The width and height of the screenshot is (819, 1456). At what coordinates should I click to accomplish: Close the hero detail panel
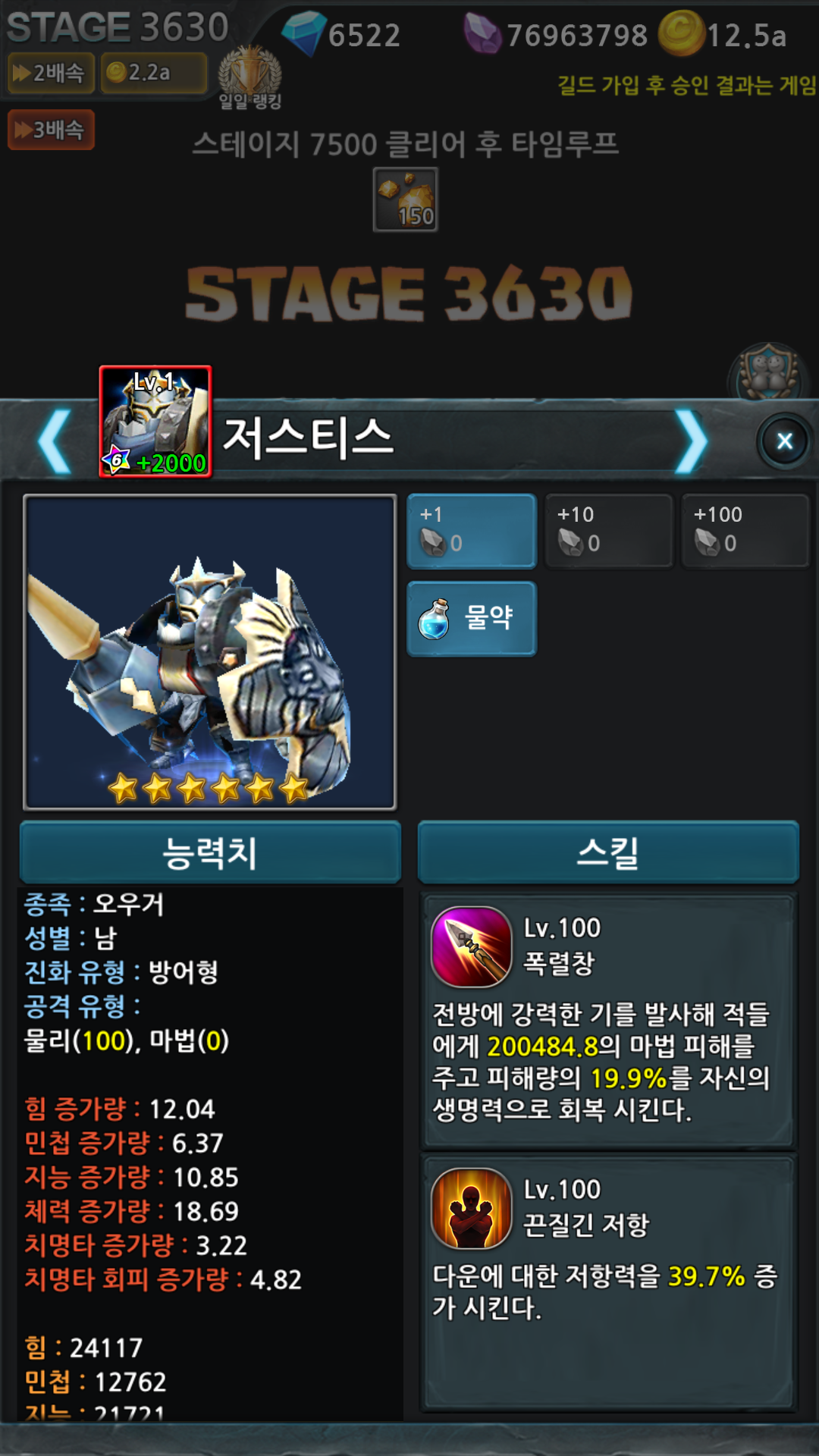784,441
